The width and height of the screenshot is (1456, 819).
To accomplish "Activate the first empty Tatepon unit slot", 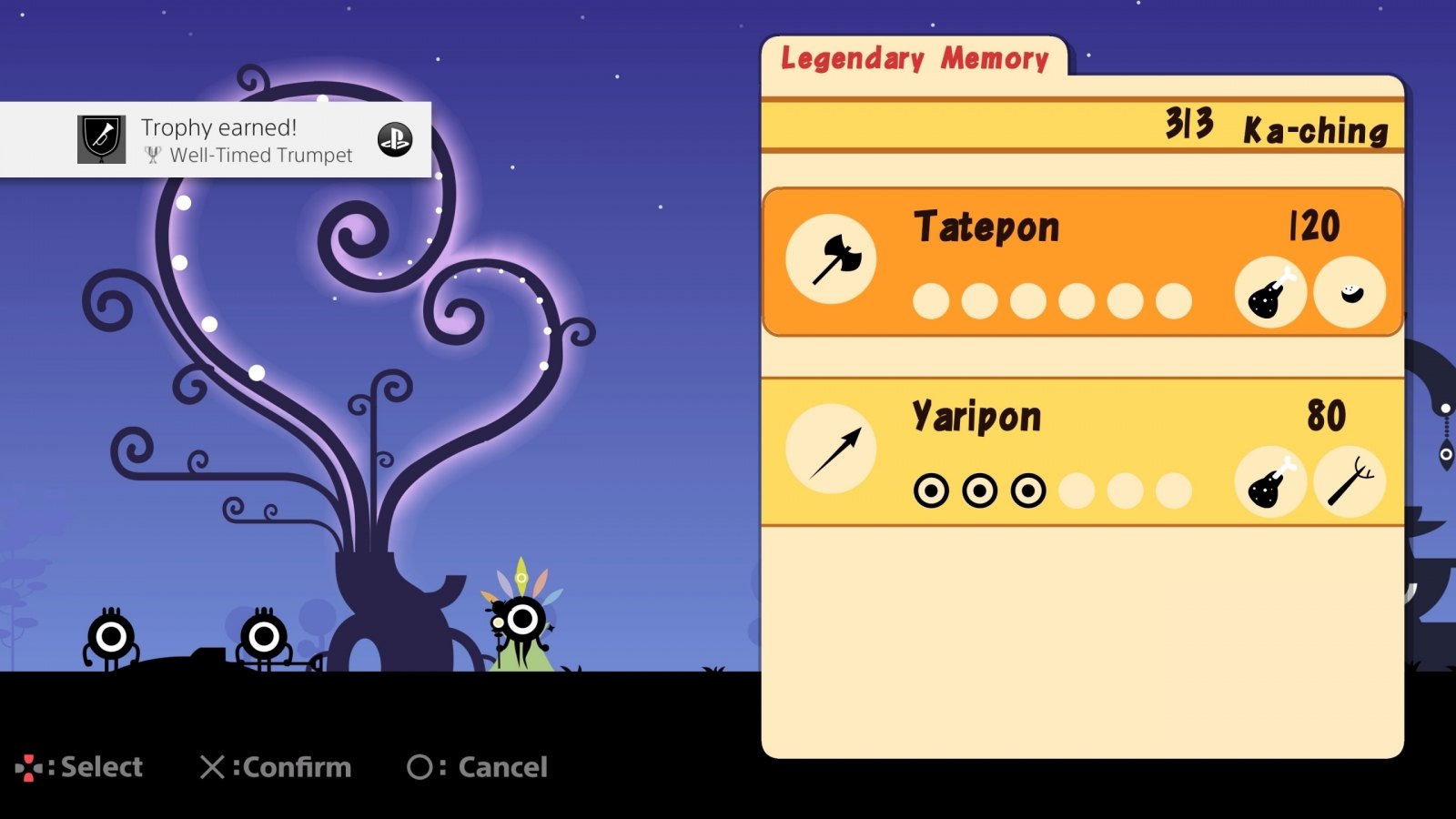I will point(932,298).
